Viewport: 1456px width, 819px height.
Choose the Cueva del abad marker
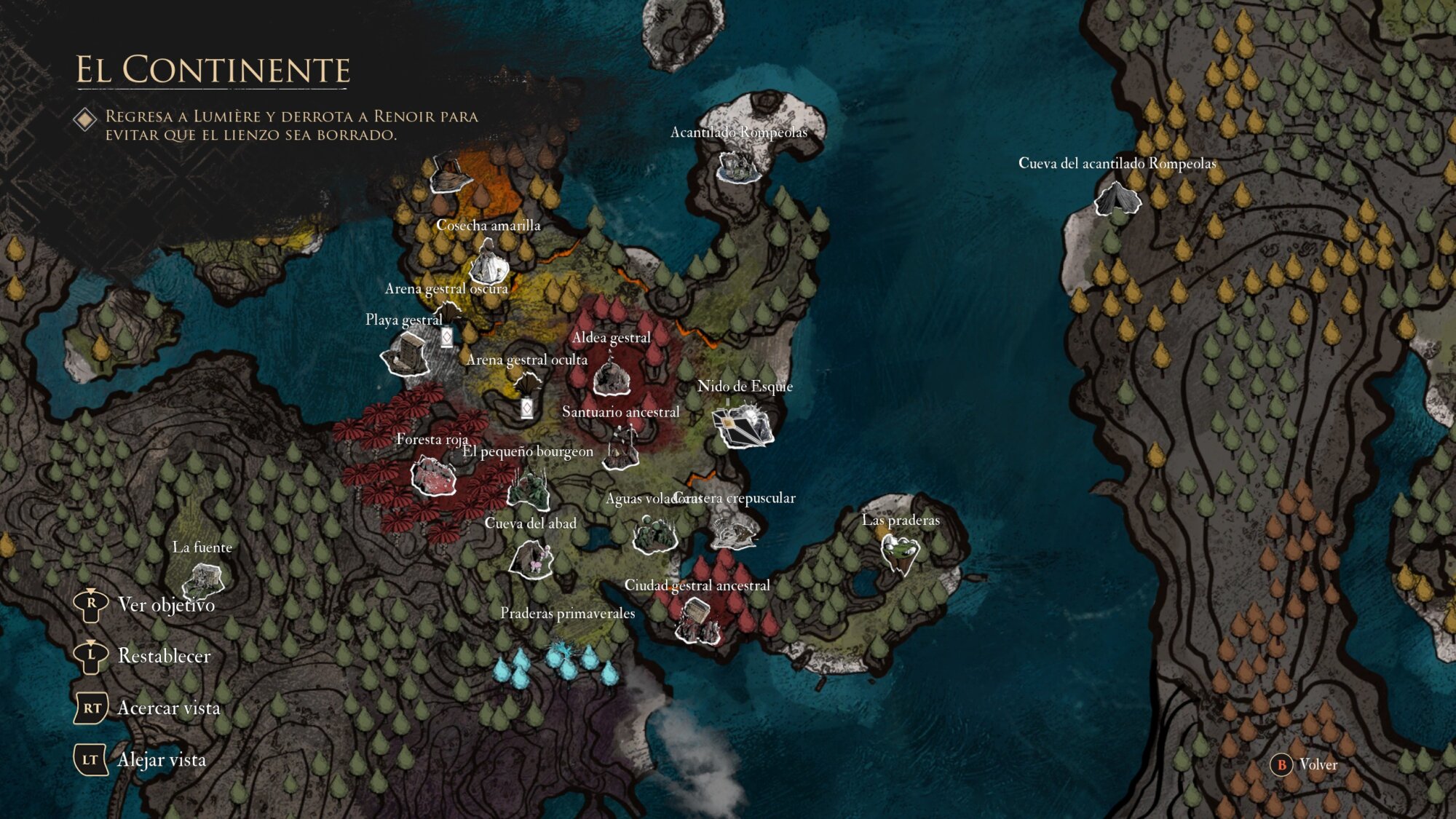(x=531, y=559)
